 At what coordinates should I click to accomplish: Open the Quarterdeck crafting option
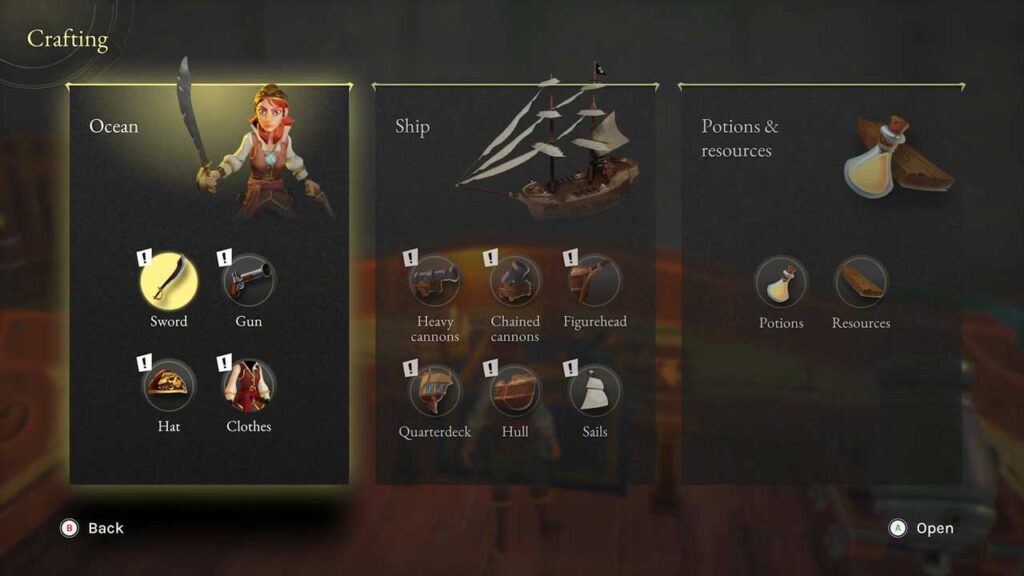tap(436, 391)
